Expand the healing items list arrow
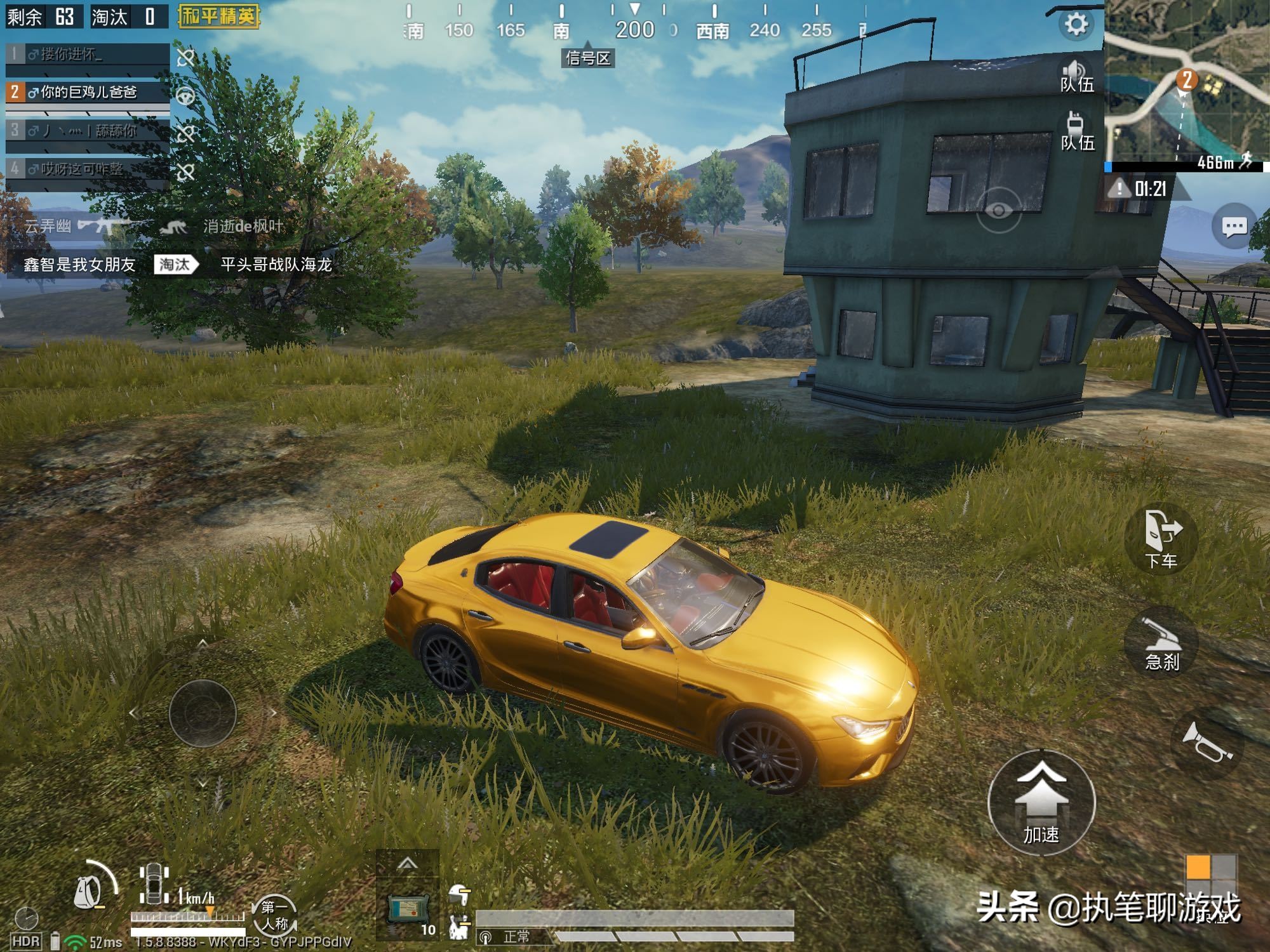Image resolution: width=1270 pixels, height=952 pixels. pos(408,863)
